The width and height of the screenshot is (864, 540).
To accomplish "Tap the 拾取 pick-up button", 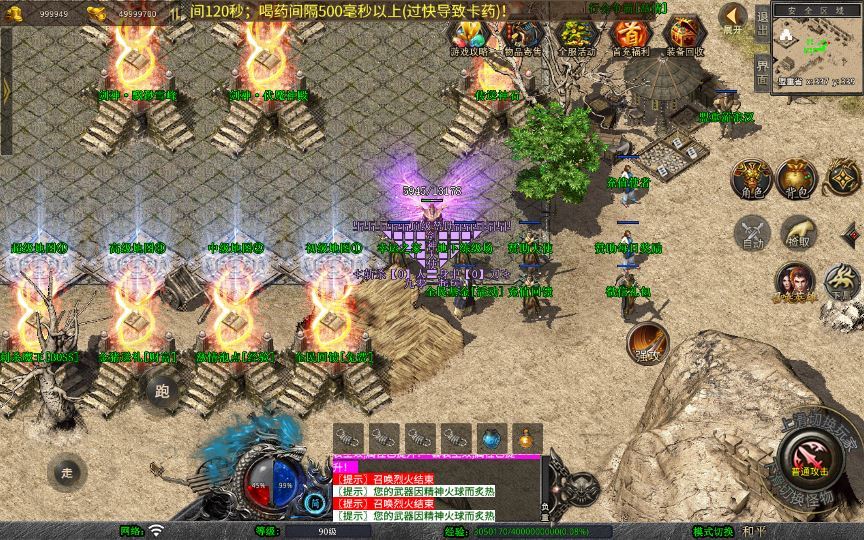I will point(798,233).
